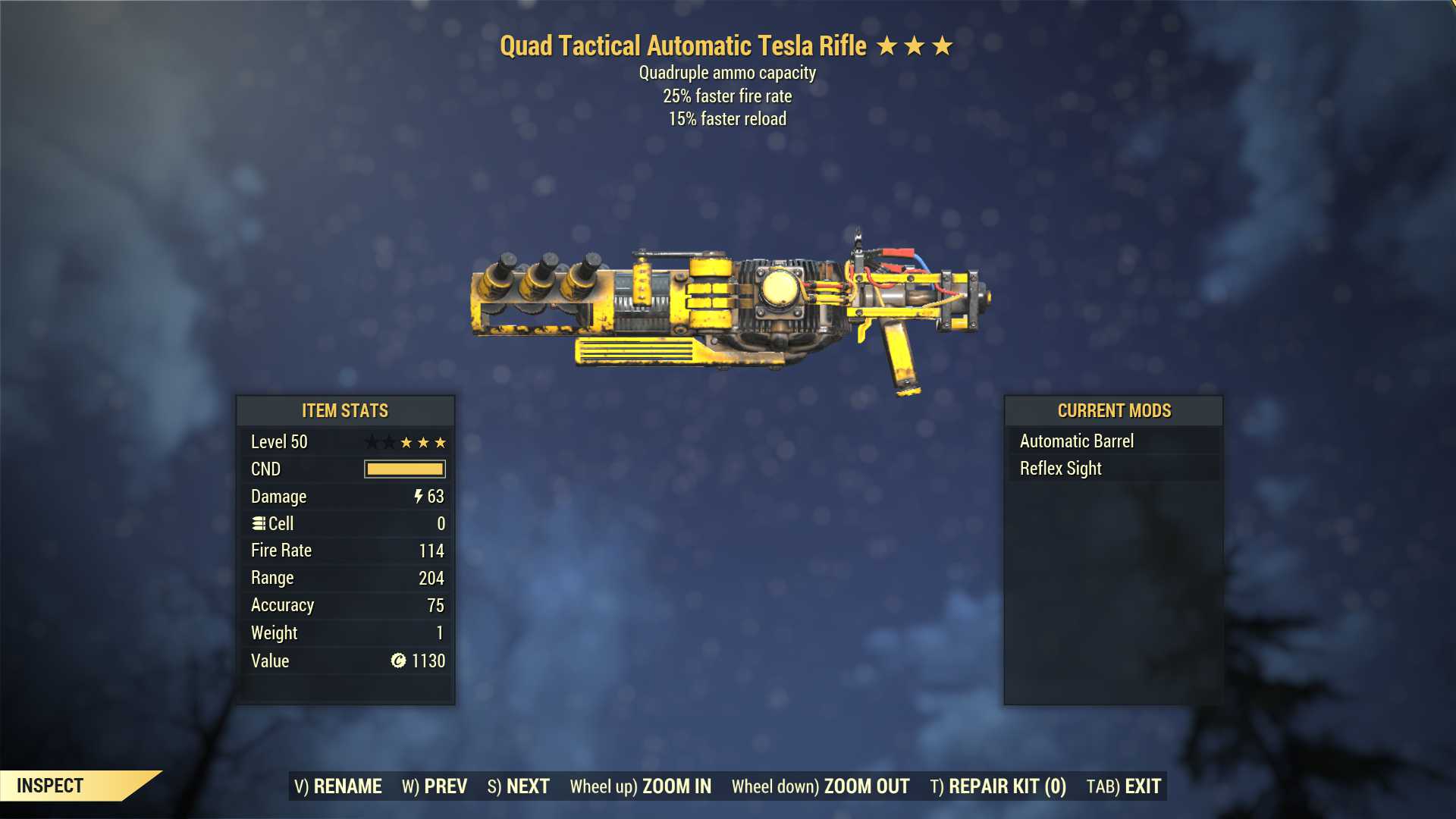Zoom in on the weapon model

coord(640,786)
